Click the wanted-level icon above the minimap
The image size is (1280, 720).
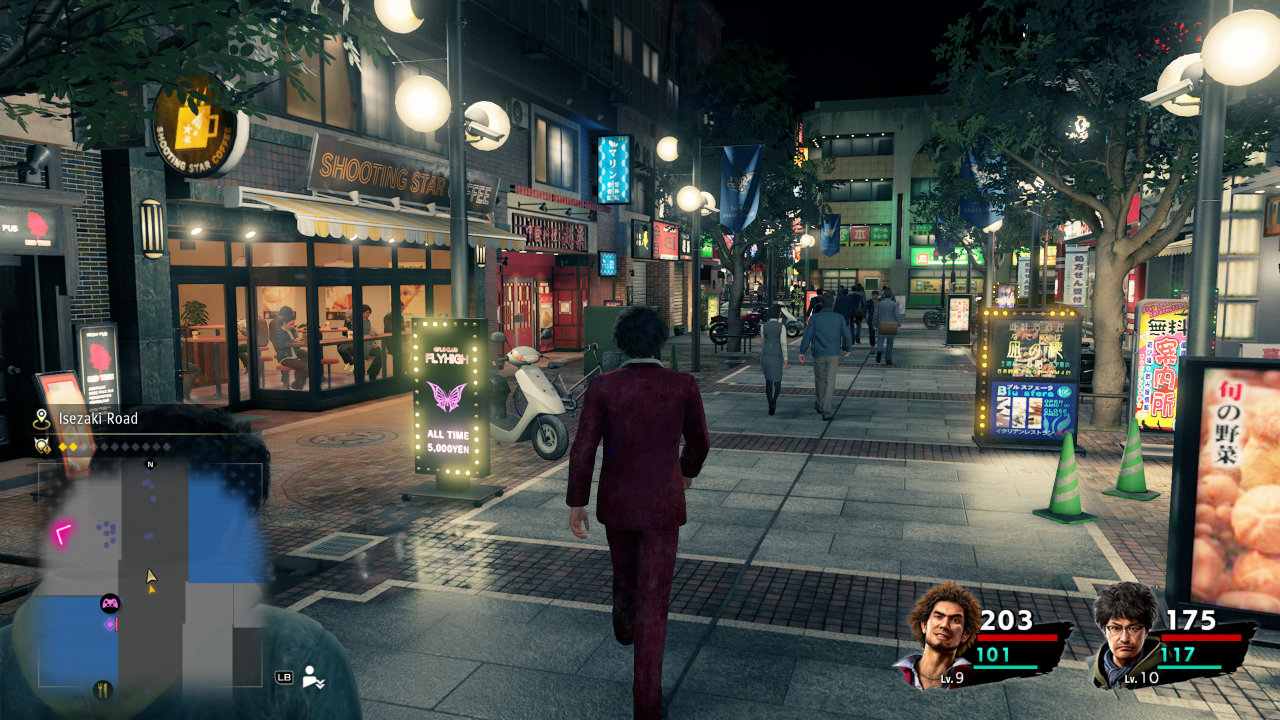coord(42,446)
